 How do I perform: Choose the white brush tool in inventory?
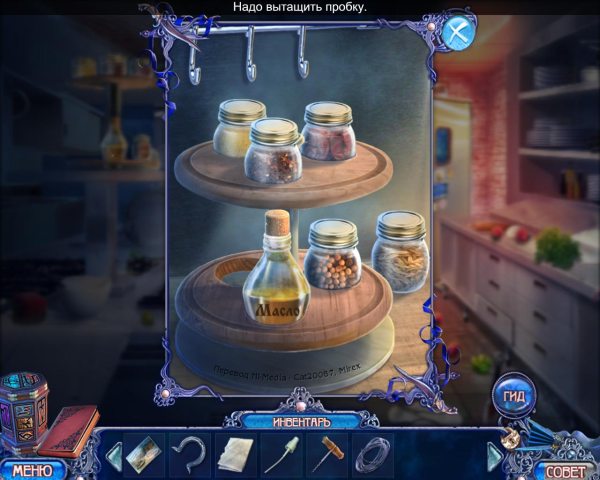(281, 454)
